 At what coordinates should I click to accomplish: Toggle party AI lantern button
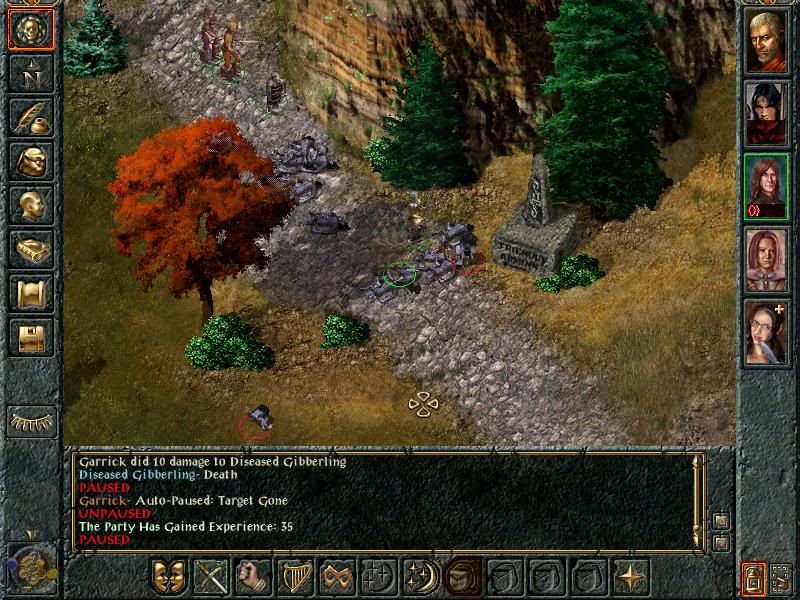[x=753, y=577]
